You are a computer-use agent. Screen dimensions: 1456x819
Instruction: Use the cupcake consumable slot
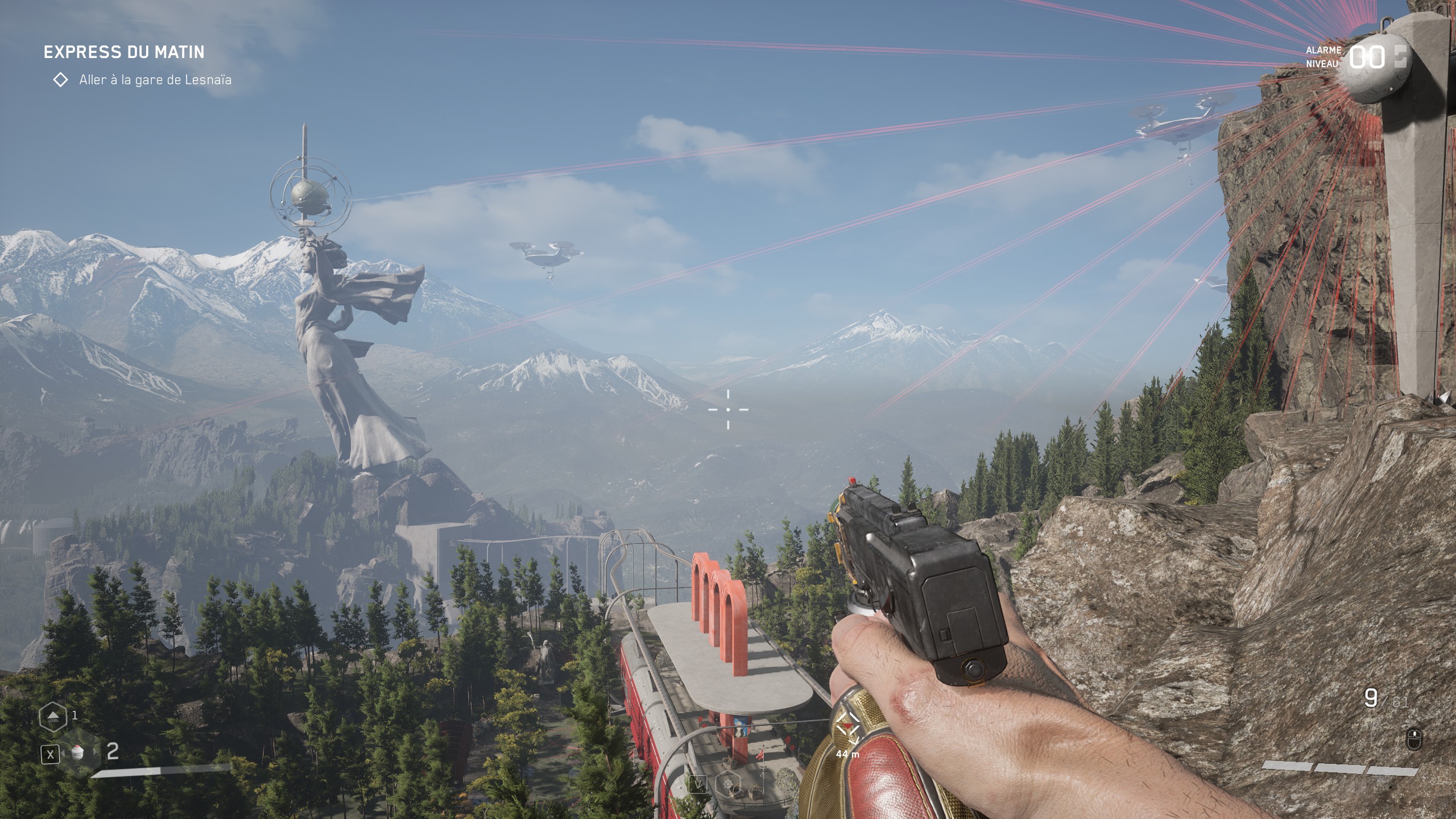tap(78, 753)
